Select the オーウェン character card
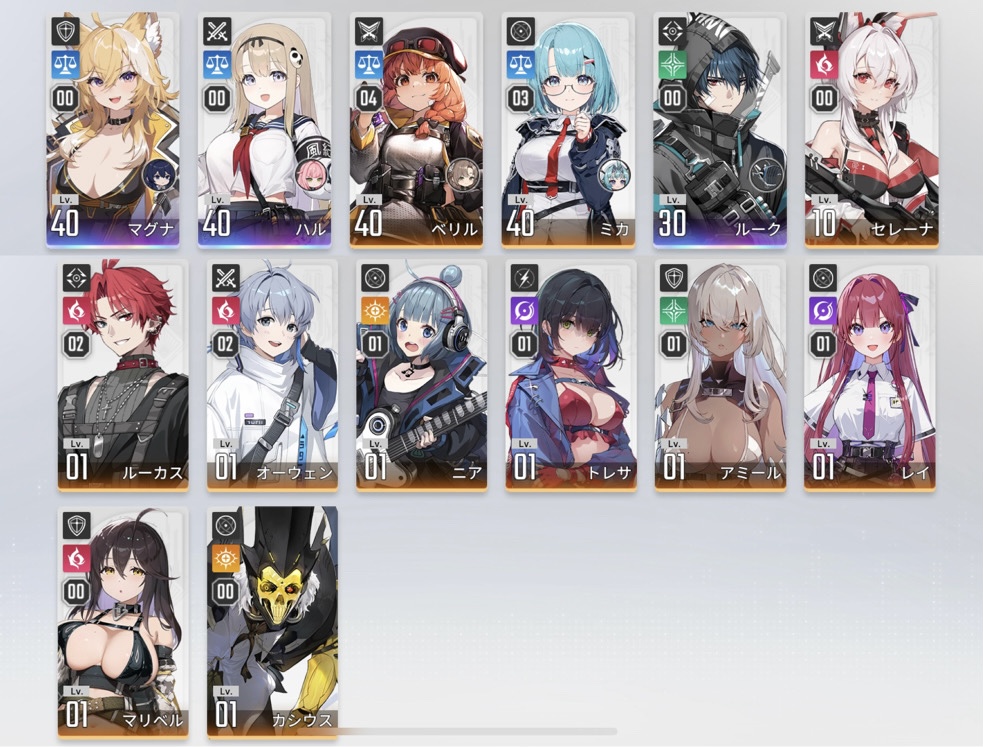The image size is (983, 747). [x=272, y=376]
